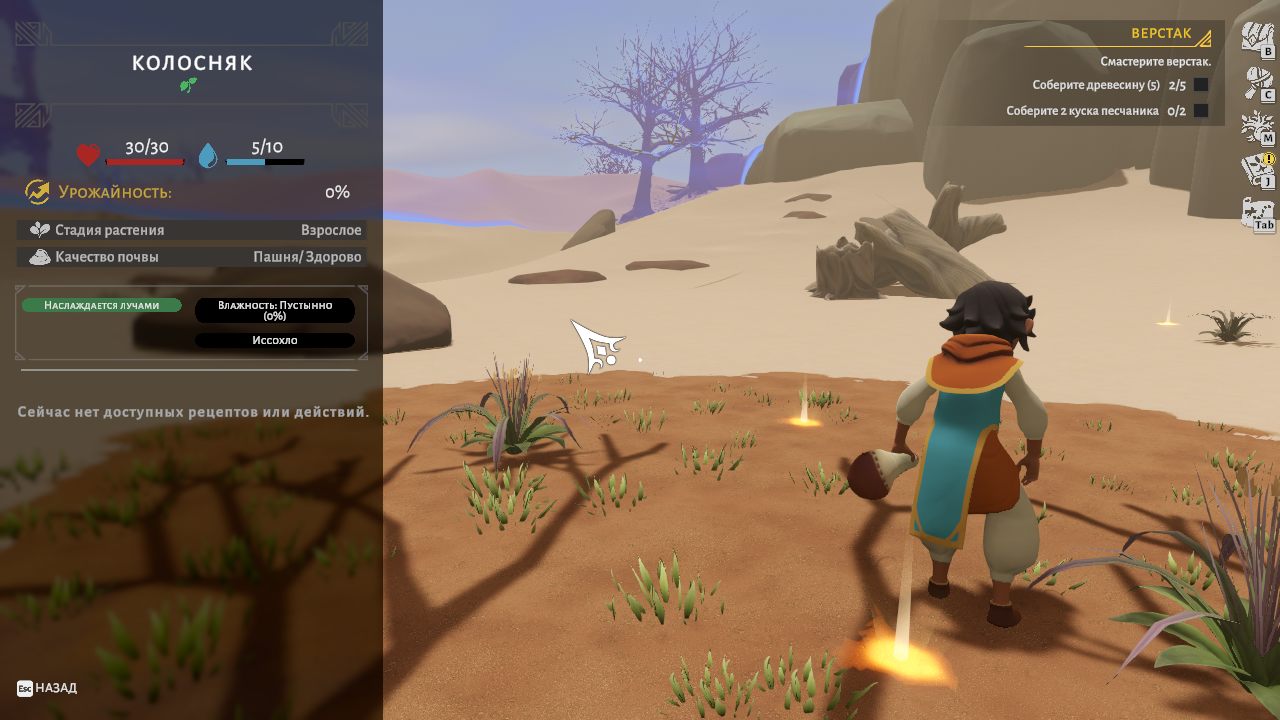This screenshot has width=1280, height=720.
Task: Select the "Стадия растения" info row
Action: 191,230
